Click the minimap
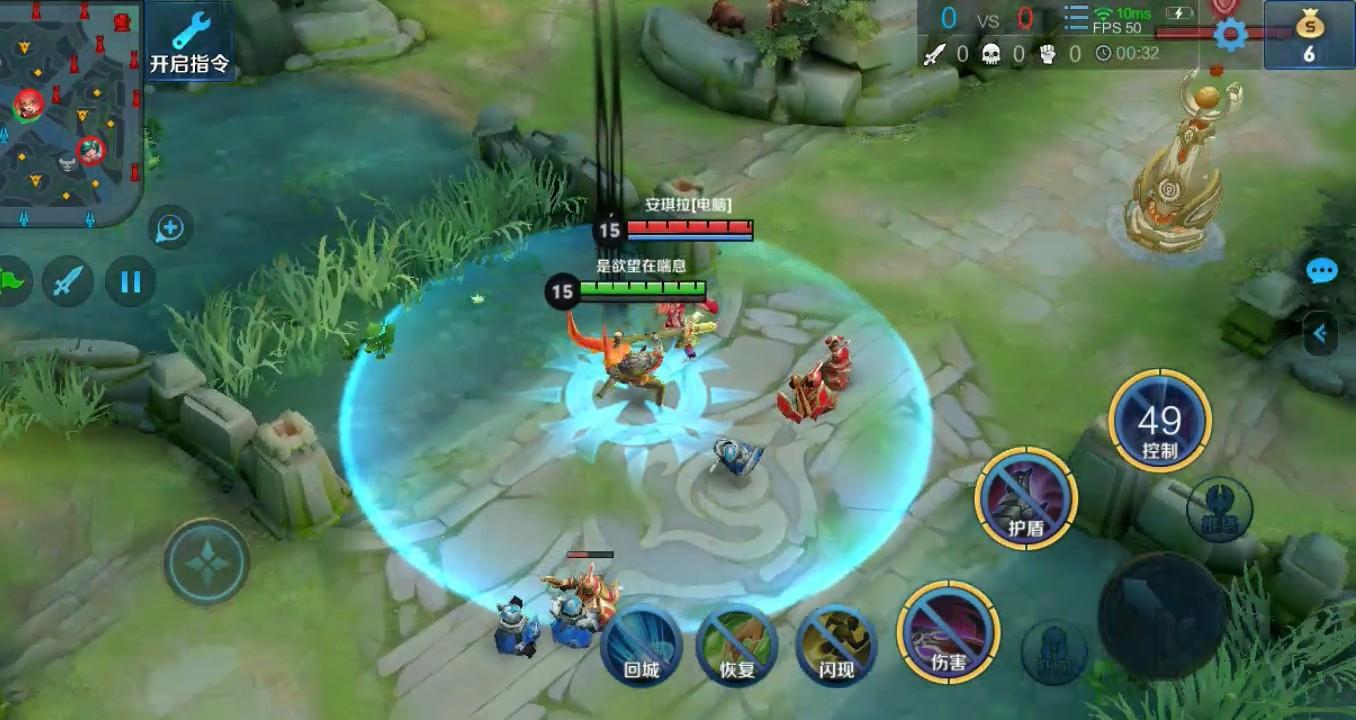The image size is (1356, 720). (x=70, y=112)
